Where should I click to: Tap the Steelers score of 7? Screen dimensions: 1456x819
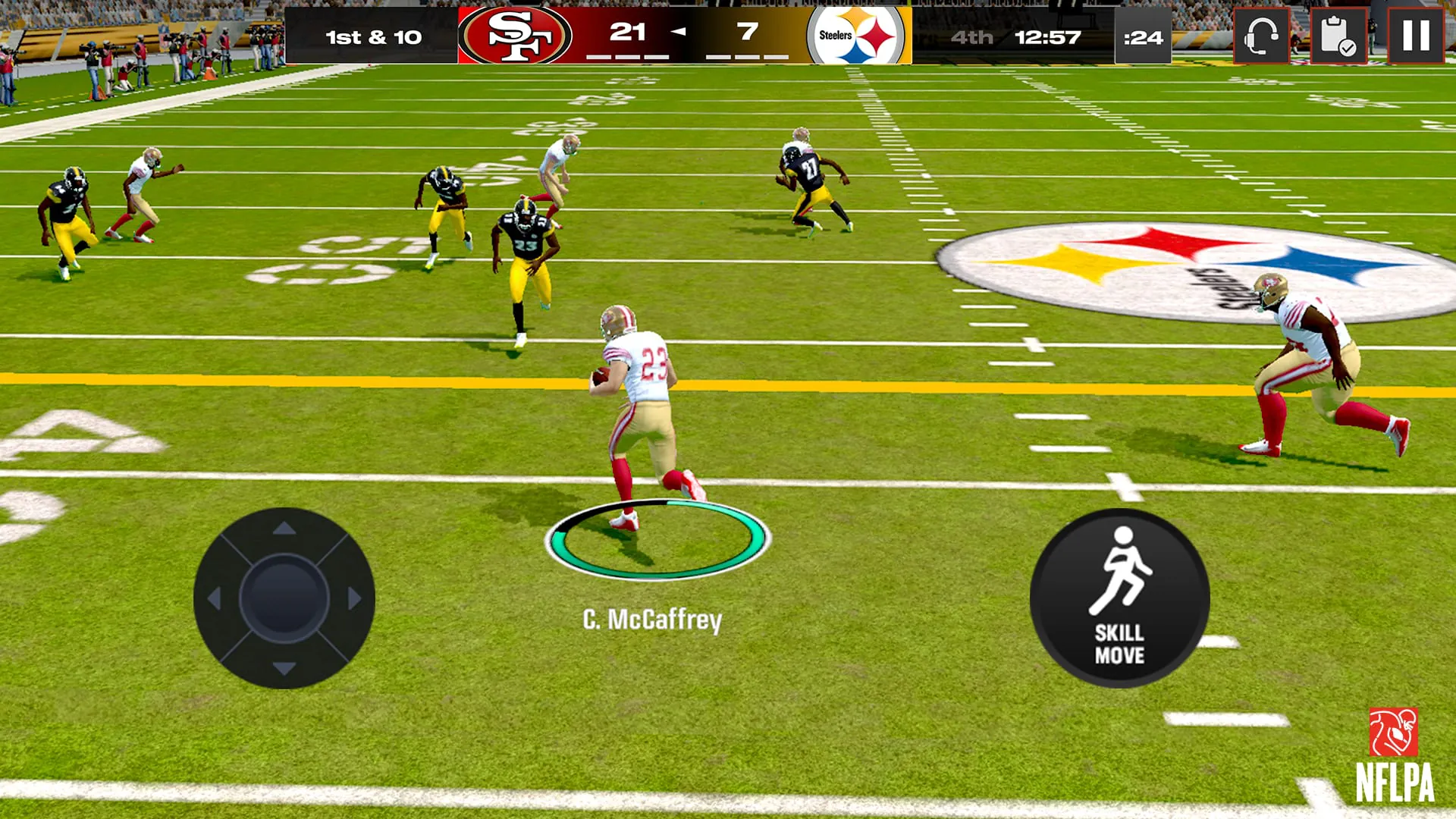747,30
